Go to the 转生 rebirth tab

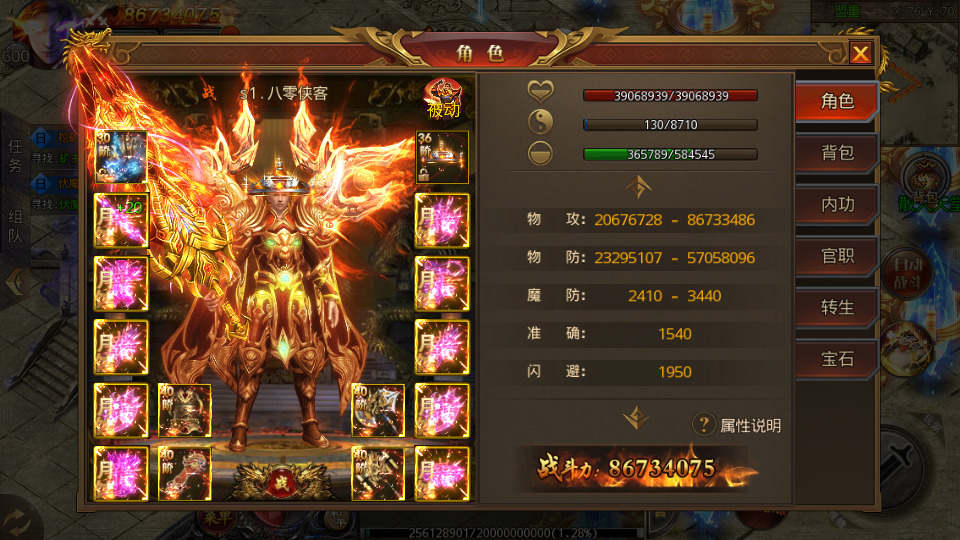(x=837, y=307)
